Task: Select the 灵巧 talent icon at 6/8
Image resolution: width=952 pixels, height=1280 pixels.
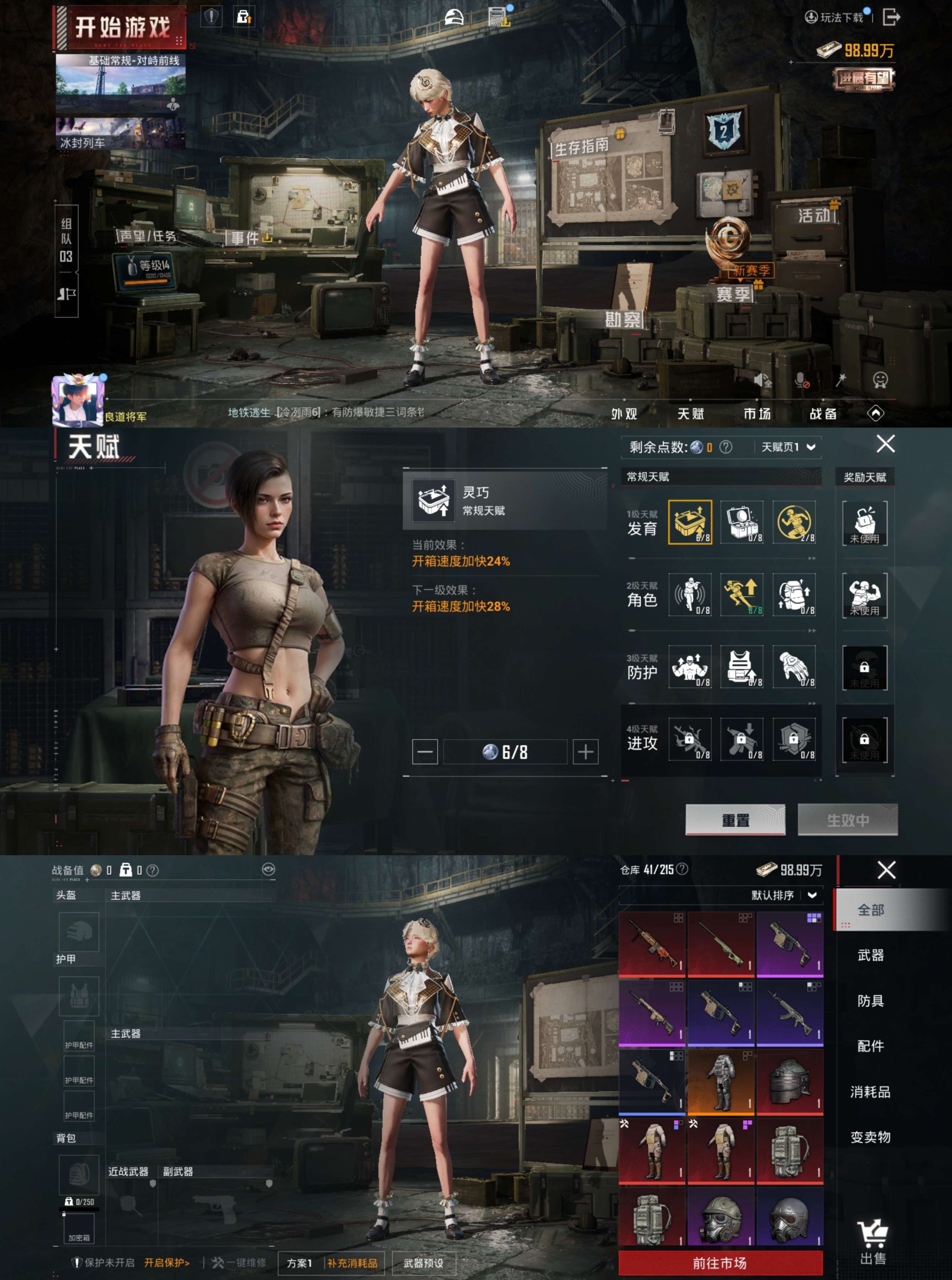Action: [x=690, y=522]
